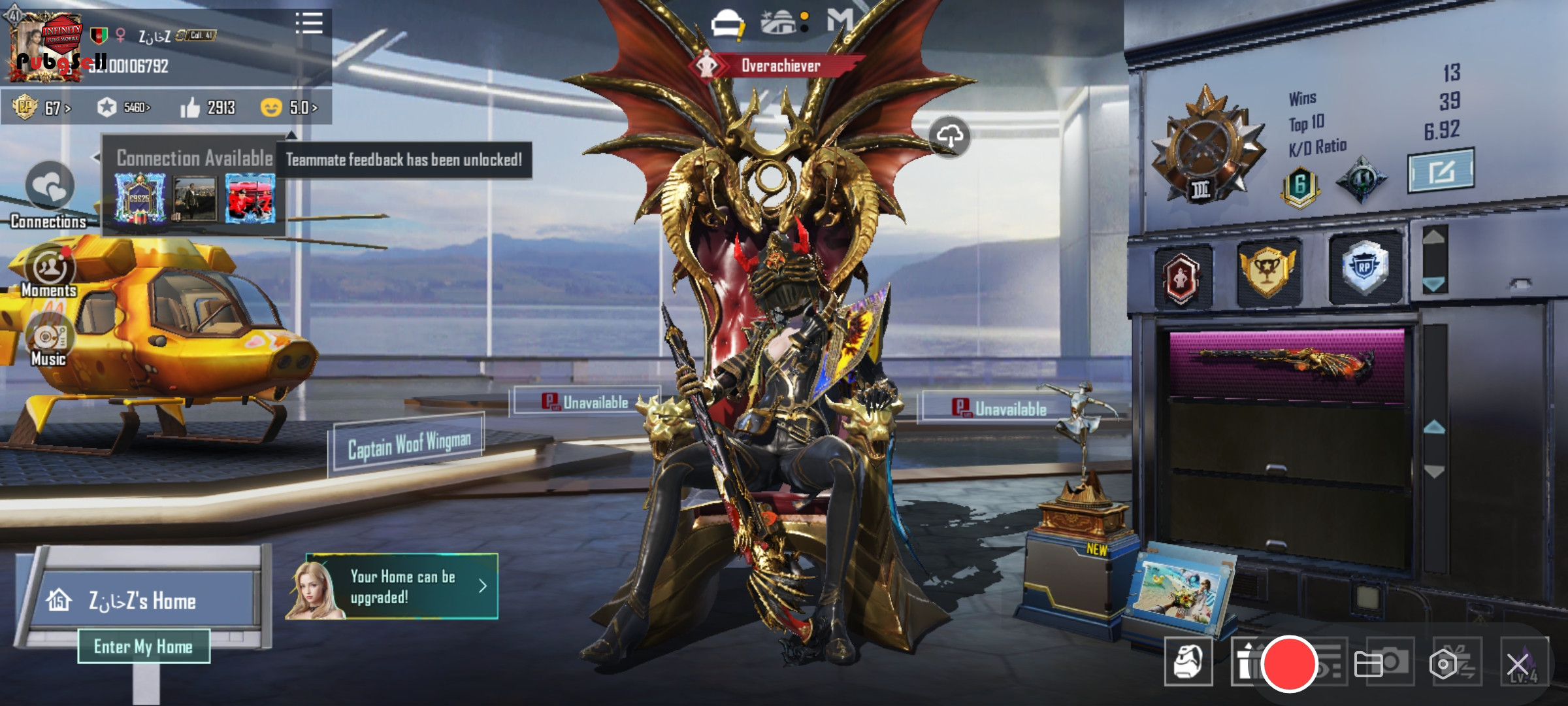Close the recording overlay toolbar
Screen dimensions: 1568x706
[x=1517, y=665]
